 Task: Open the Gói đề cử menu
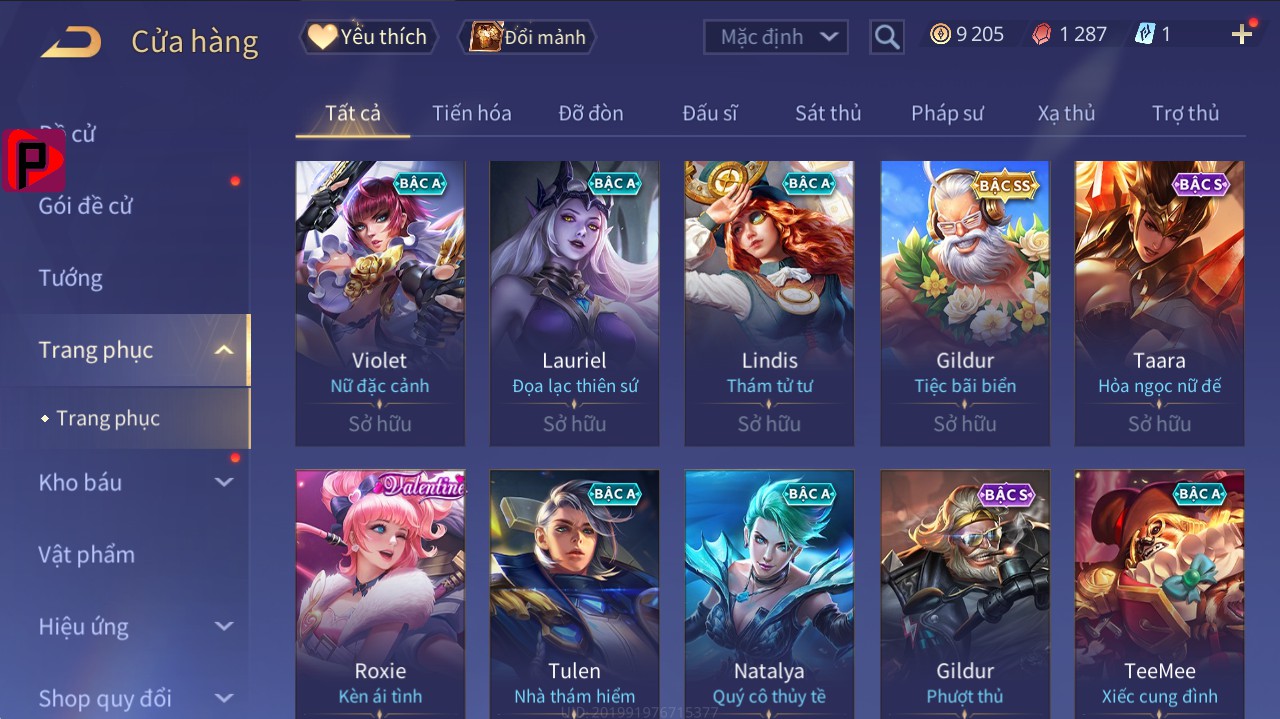click(x=86, y=206)
